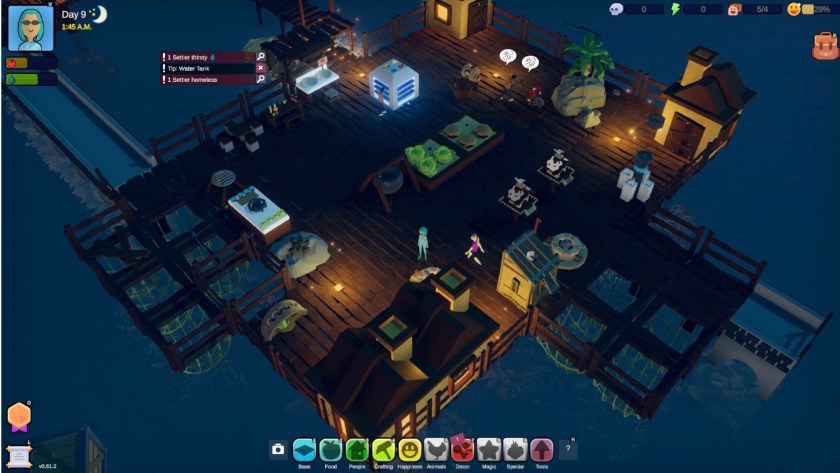This screenshot has width=840, height=473.
Task: Select the Tools category
Action: [541, 450]
